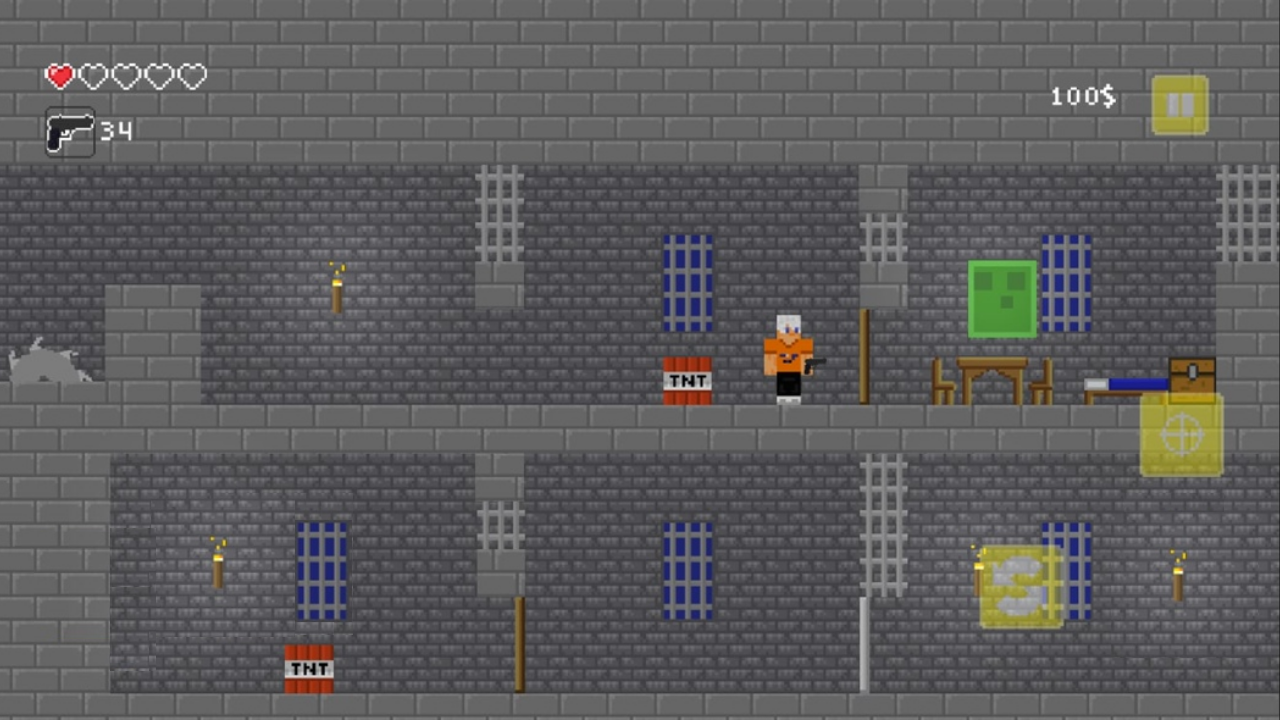Click the last empty heart in health bar
This screenshot has width=1280, height=720.
pos(191,76)
